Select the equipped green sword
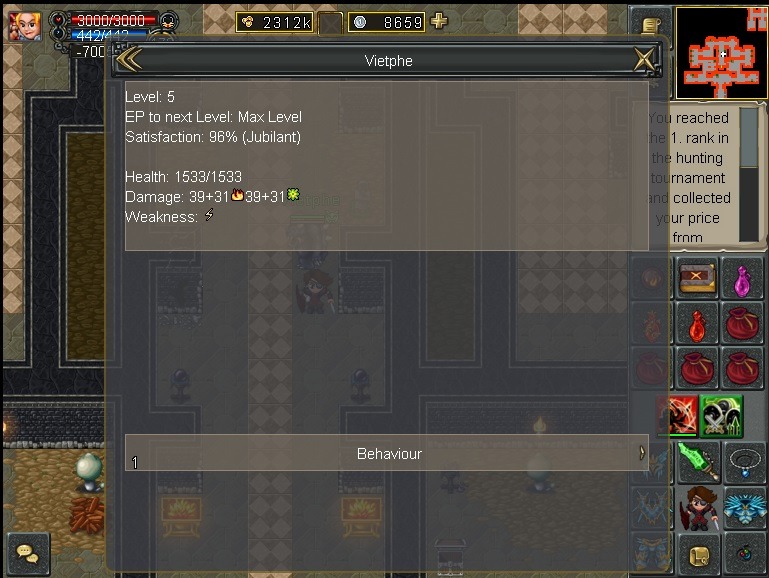Screen dimensions: 769x578 click(x=698, y=461)
